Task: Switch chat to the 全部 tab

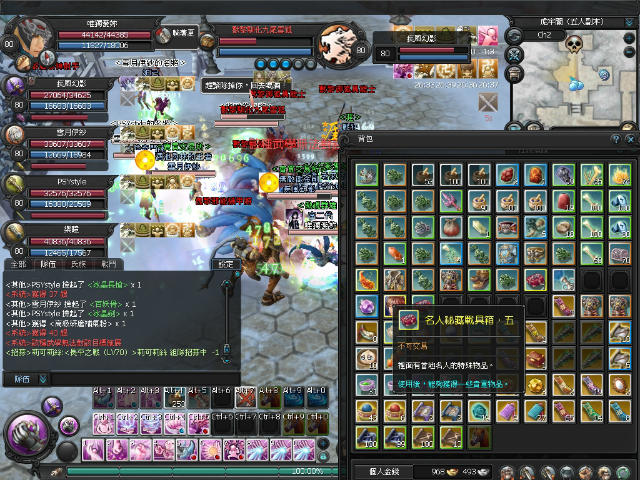Action: [x=17, y=263]
